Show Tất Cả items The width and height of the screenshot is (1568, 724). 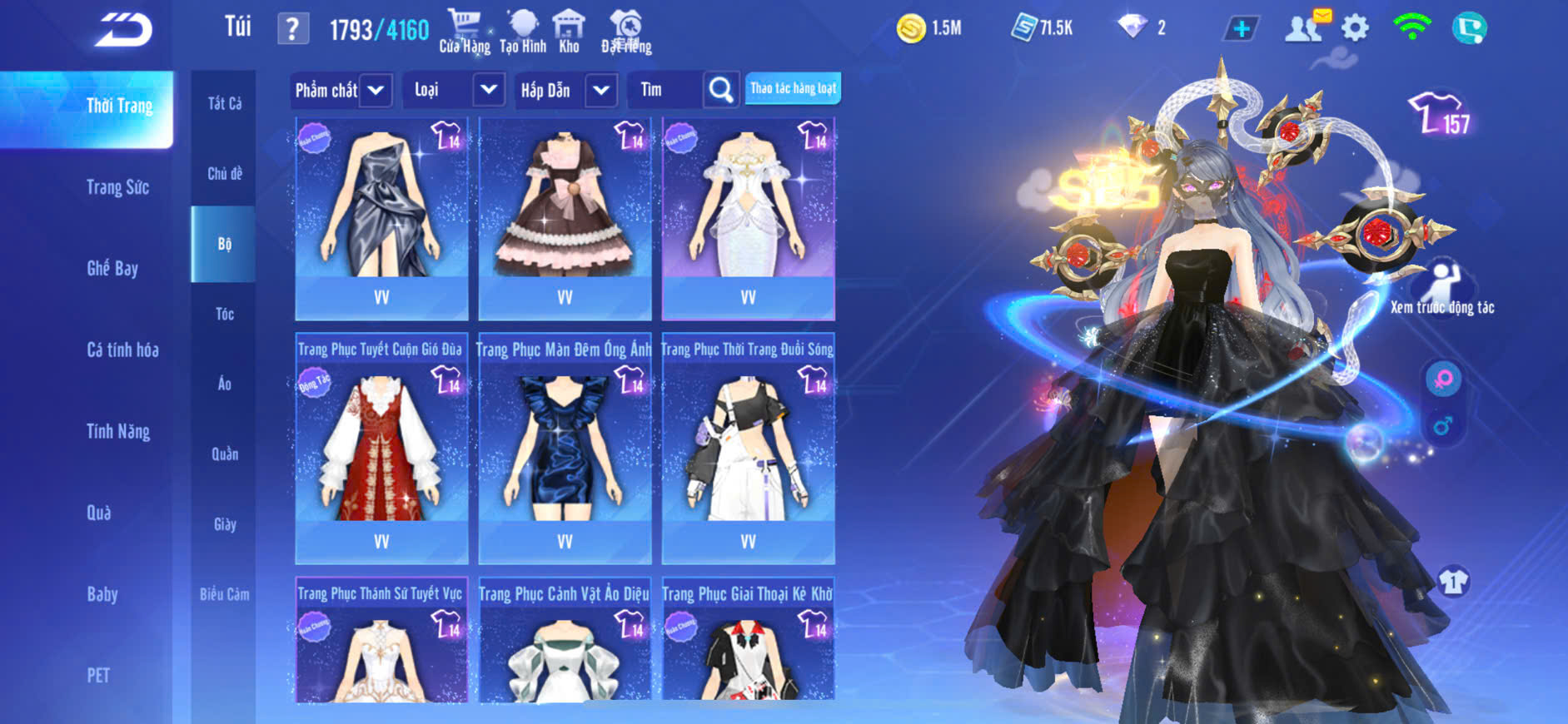(224, 103)
